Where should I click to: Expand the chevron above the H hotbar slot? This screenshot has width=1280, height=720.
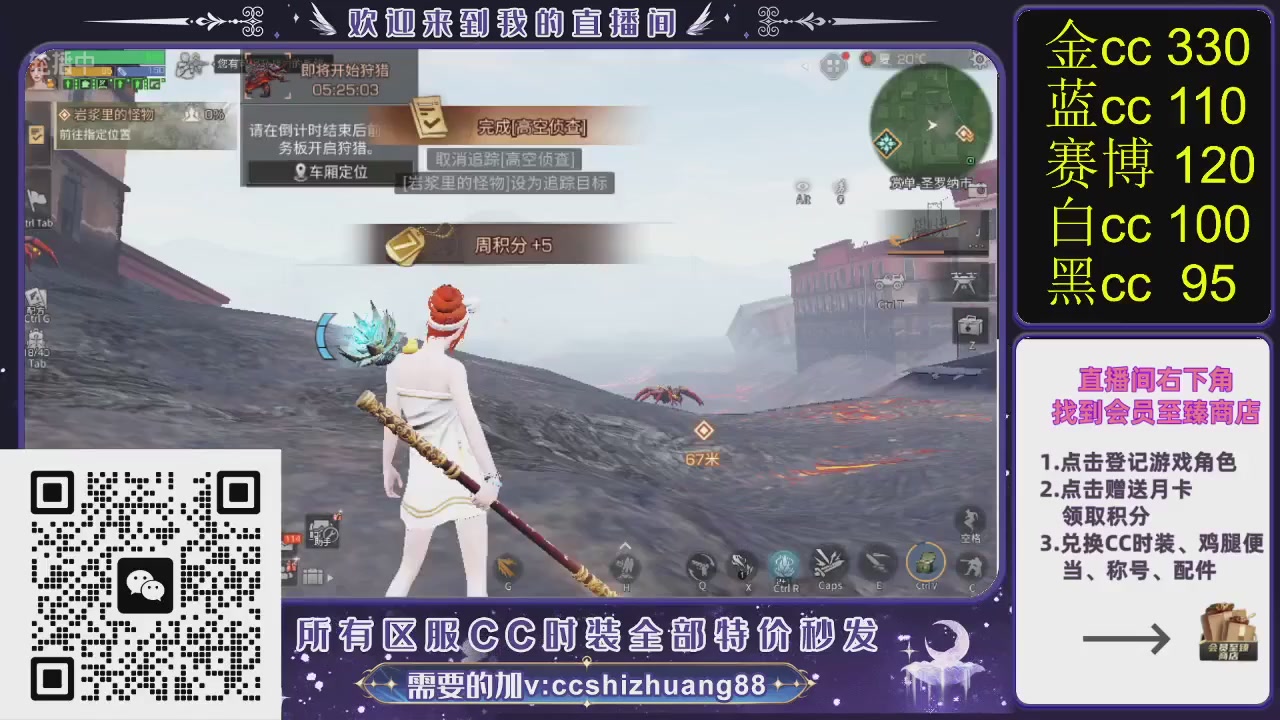[626, 546]
